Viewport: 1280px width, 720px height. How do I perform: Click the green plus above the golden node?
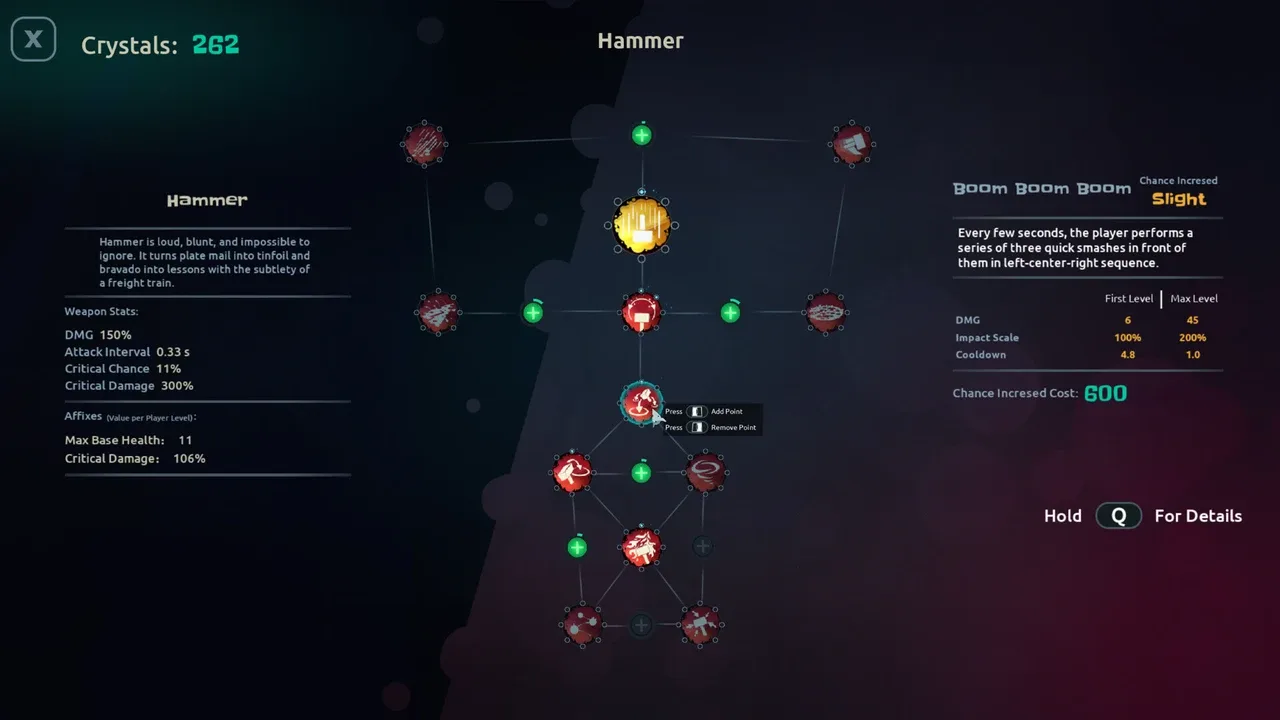(642, 135)
